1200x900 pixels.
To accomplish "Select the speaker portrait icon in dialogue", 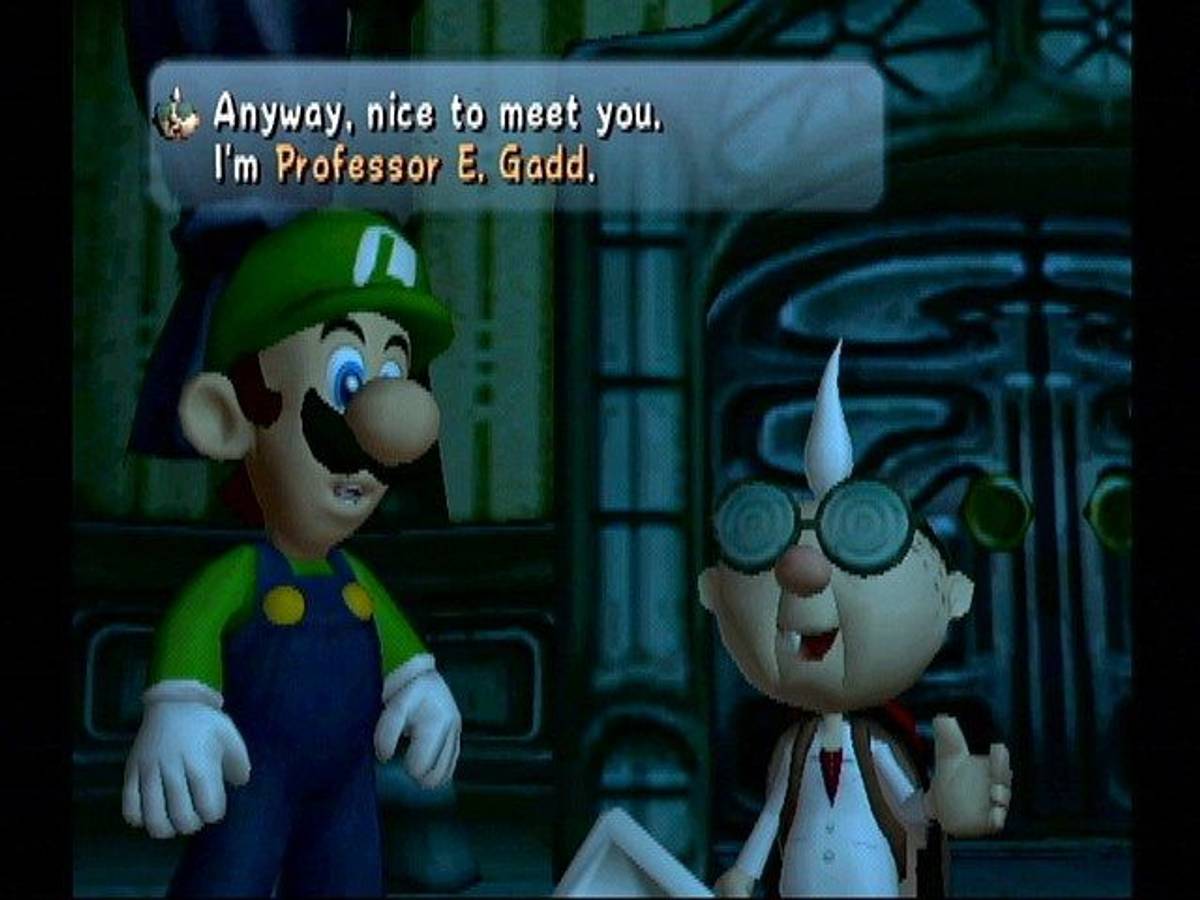I will tap(178, 116).
